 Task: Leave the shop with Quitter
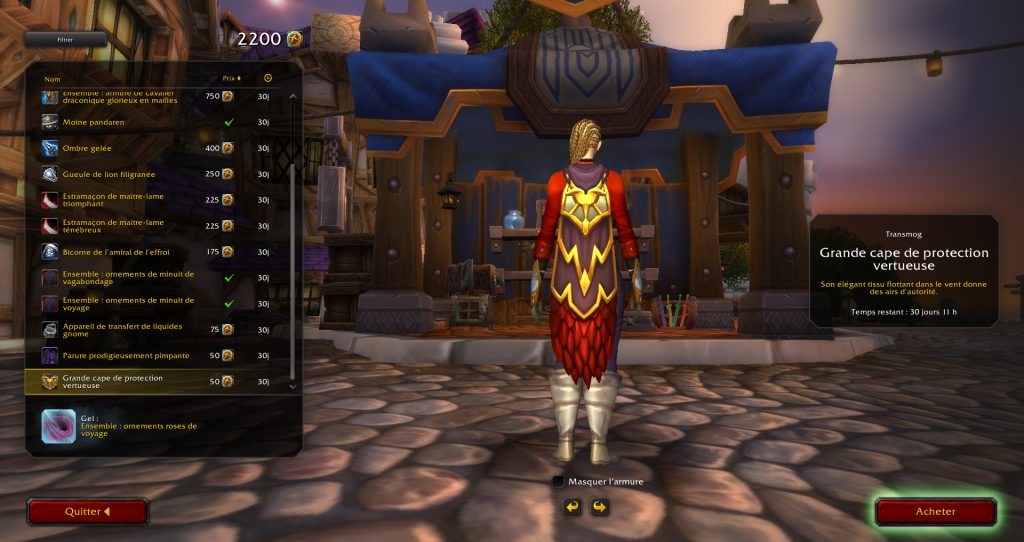pos(88,511)
